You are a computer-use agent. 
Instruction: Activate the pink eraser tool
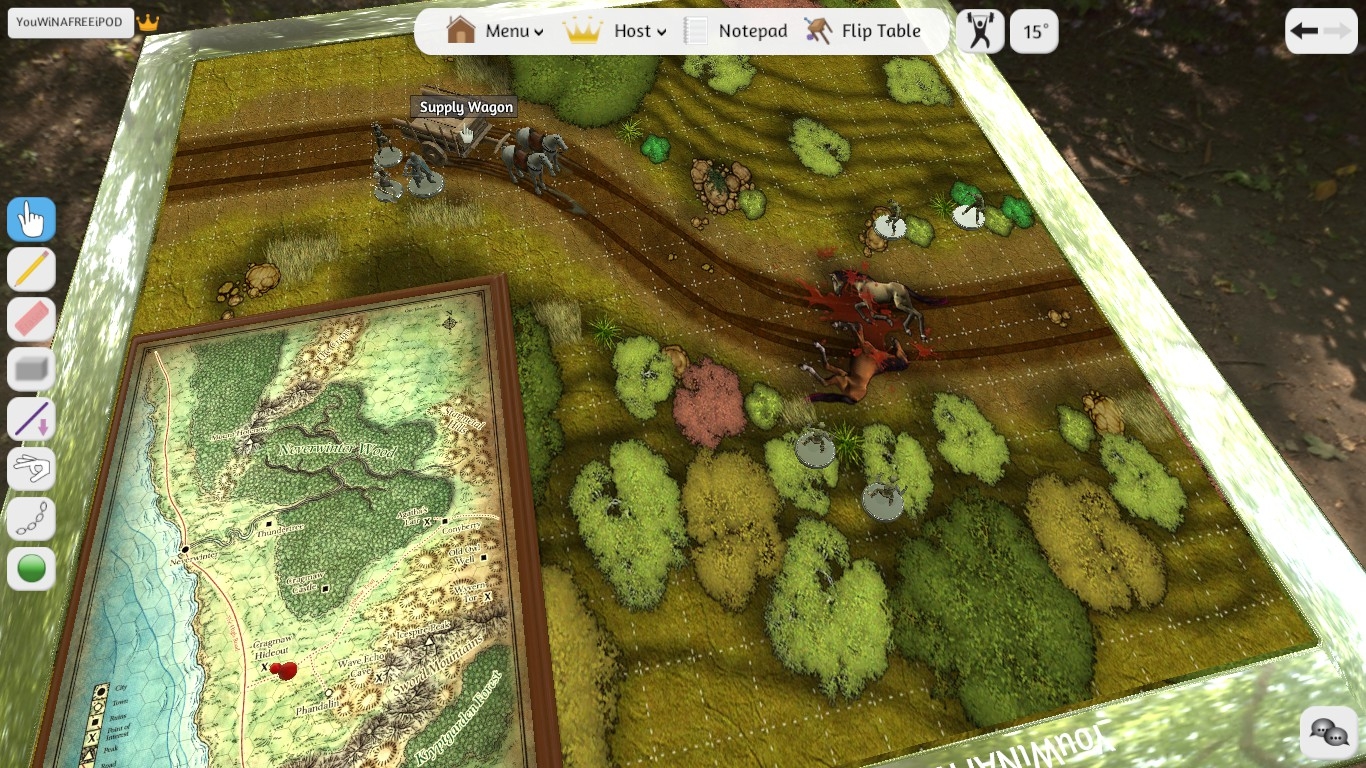pos(31,320)
